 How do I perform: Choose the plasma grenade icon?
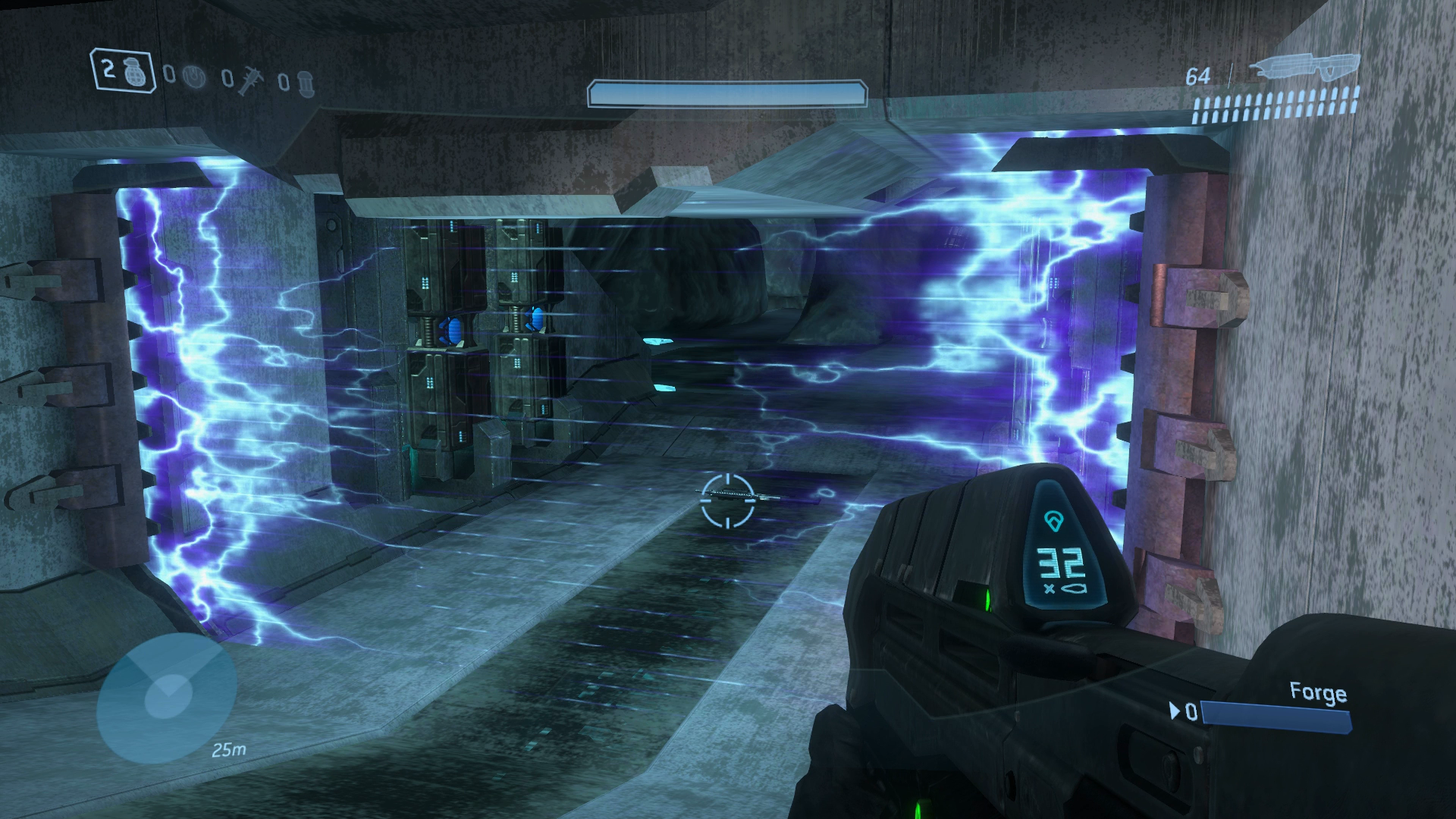(x=195, y=77)
